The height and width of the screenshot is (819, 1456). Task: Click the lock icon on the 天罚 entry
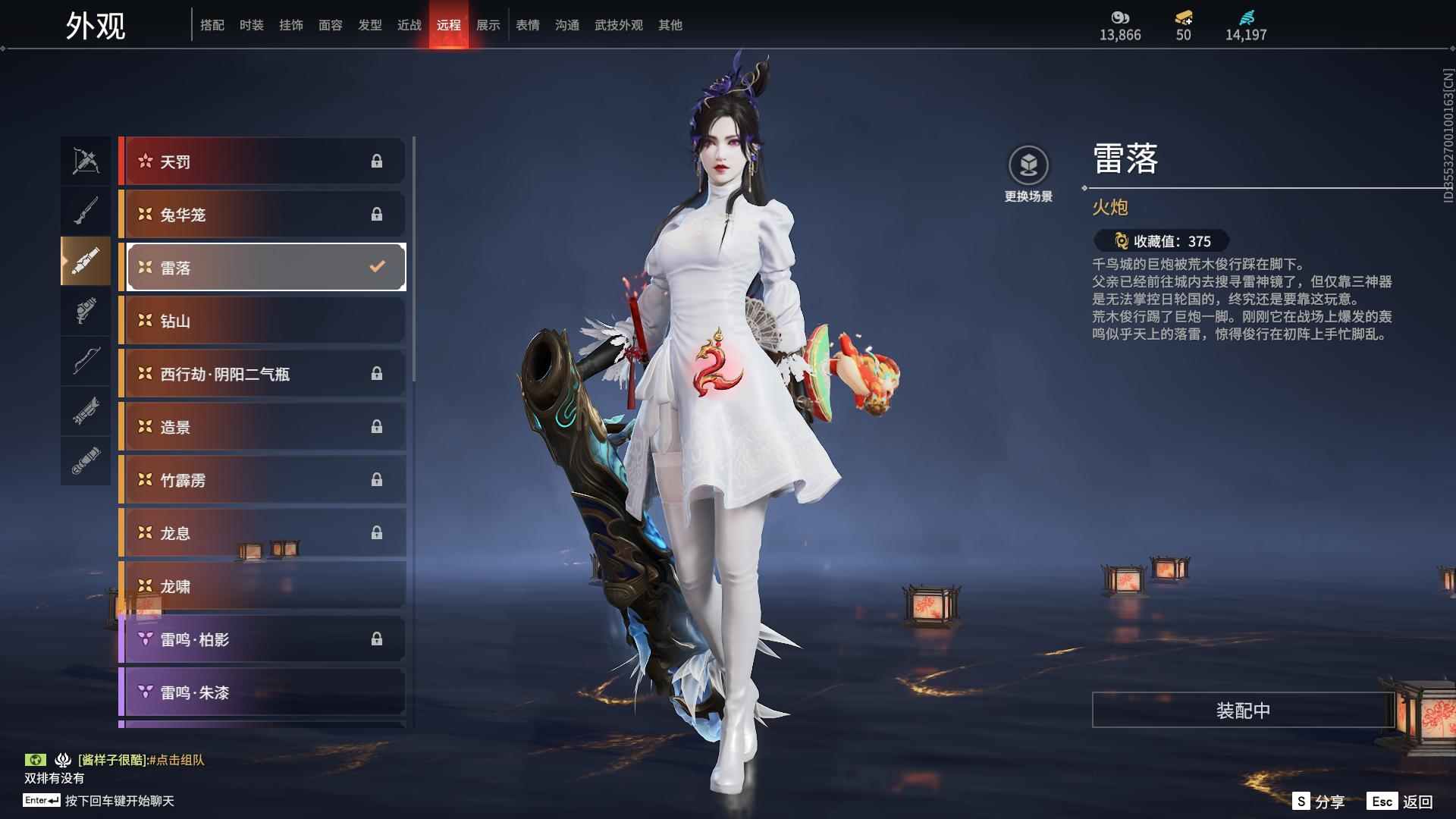point(377,161)
